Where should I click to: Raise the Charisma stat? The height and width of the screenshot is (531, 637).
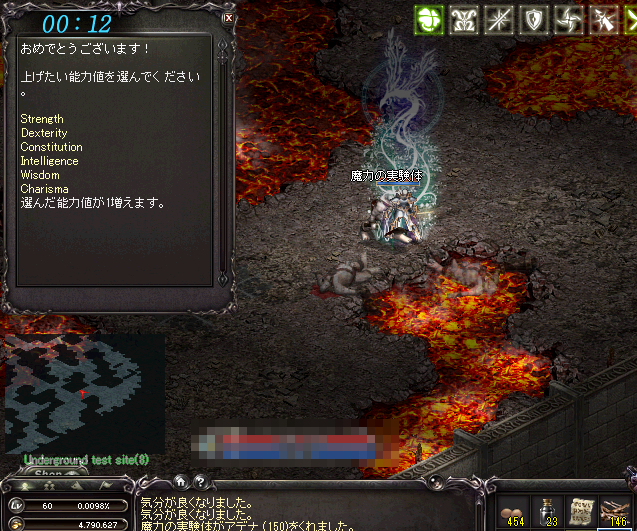[44, 189]
